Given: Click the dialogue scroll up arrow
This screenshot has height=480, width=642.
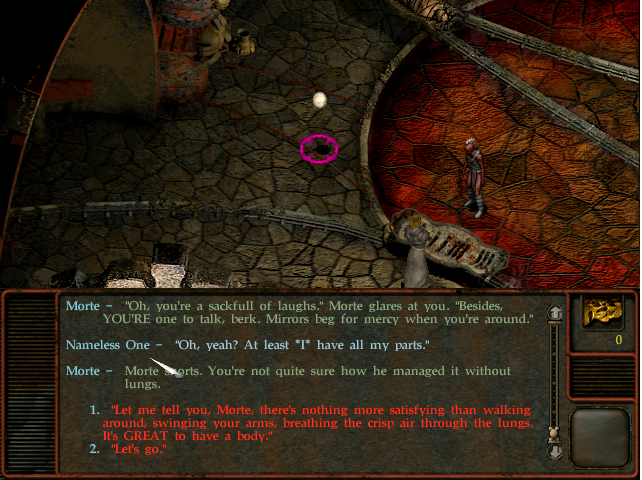Looking at the screenshot, I should [x=553, y=313].
